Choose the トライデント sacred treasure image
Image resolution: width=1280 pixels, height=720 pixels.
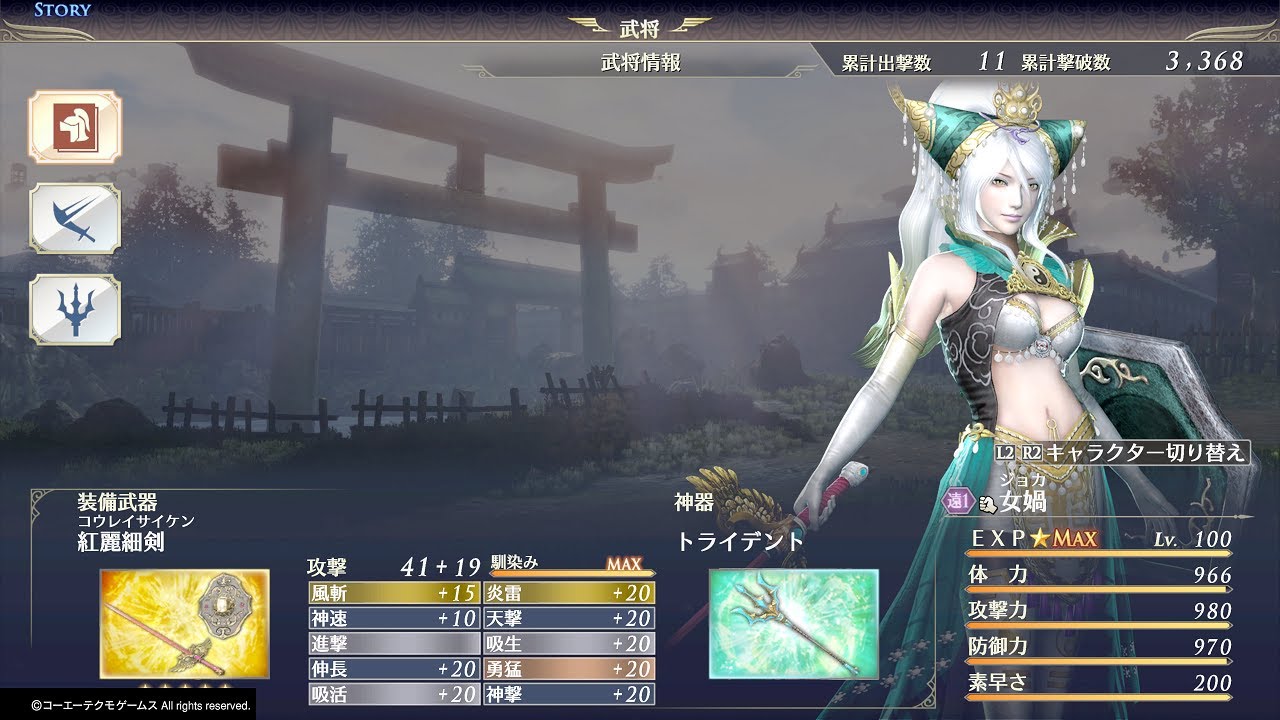click(793, 624)
